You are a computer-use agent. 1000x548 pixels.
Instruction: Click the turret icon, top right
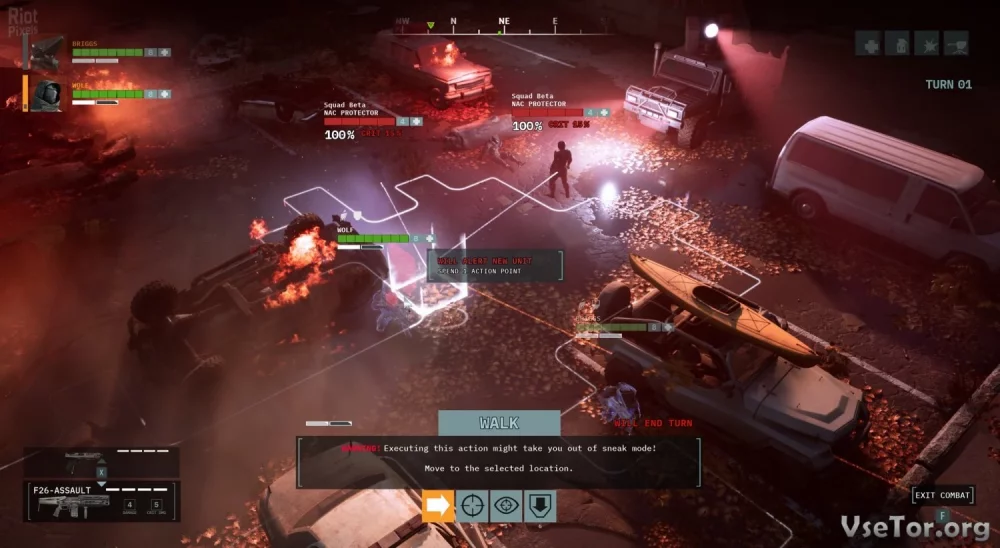(956, 43)
